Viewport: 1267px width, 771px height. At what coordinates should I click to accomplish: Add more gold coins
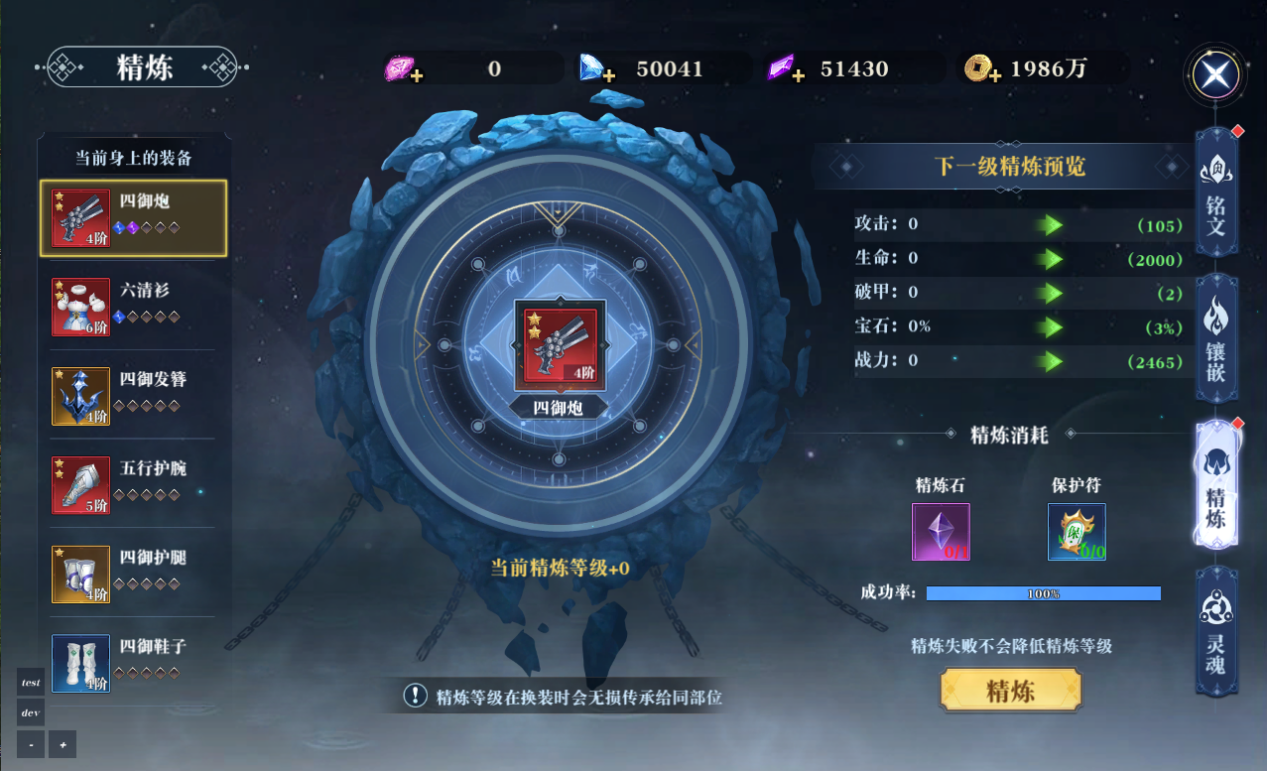click(994, 76)
